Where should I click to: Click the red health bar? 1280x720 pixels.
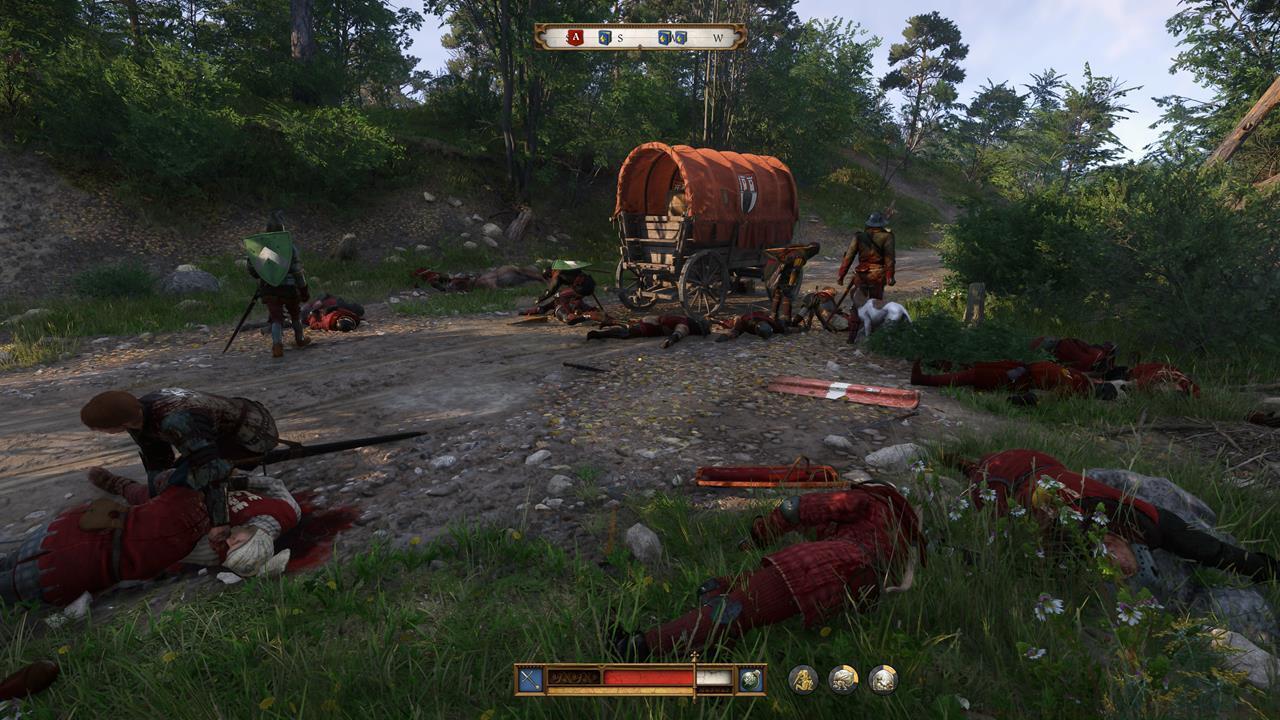[646, 676]
